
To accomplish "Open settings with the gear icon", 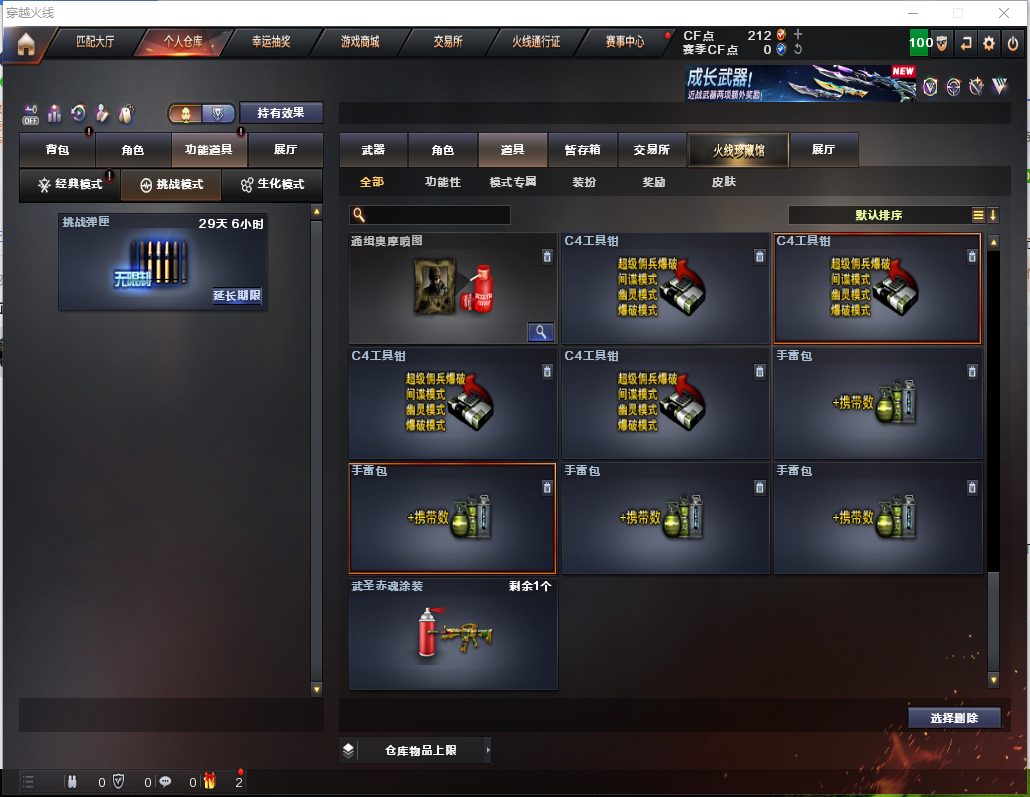I will [989, 43].
